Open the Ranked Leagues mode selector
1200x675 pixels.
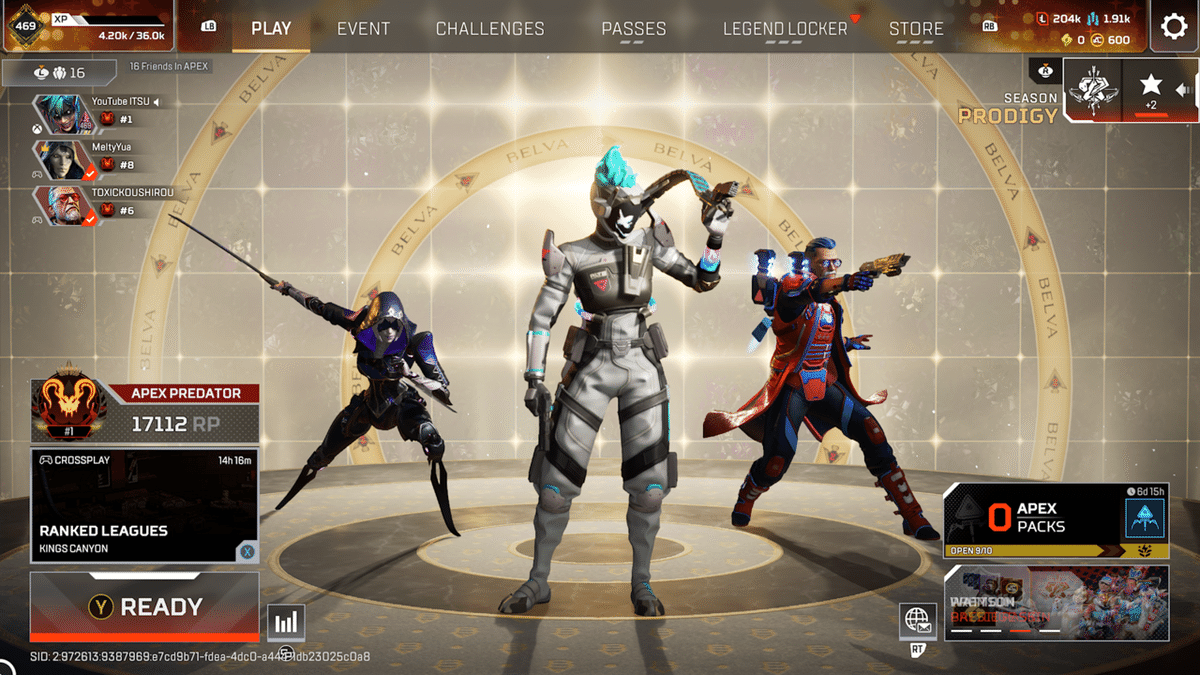(x=145, y=506)
